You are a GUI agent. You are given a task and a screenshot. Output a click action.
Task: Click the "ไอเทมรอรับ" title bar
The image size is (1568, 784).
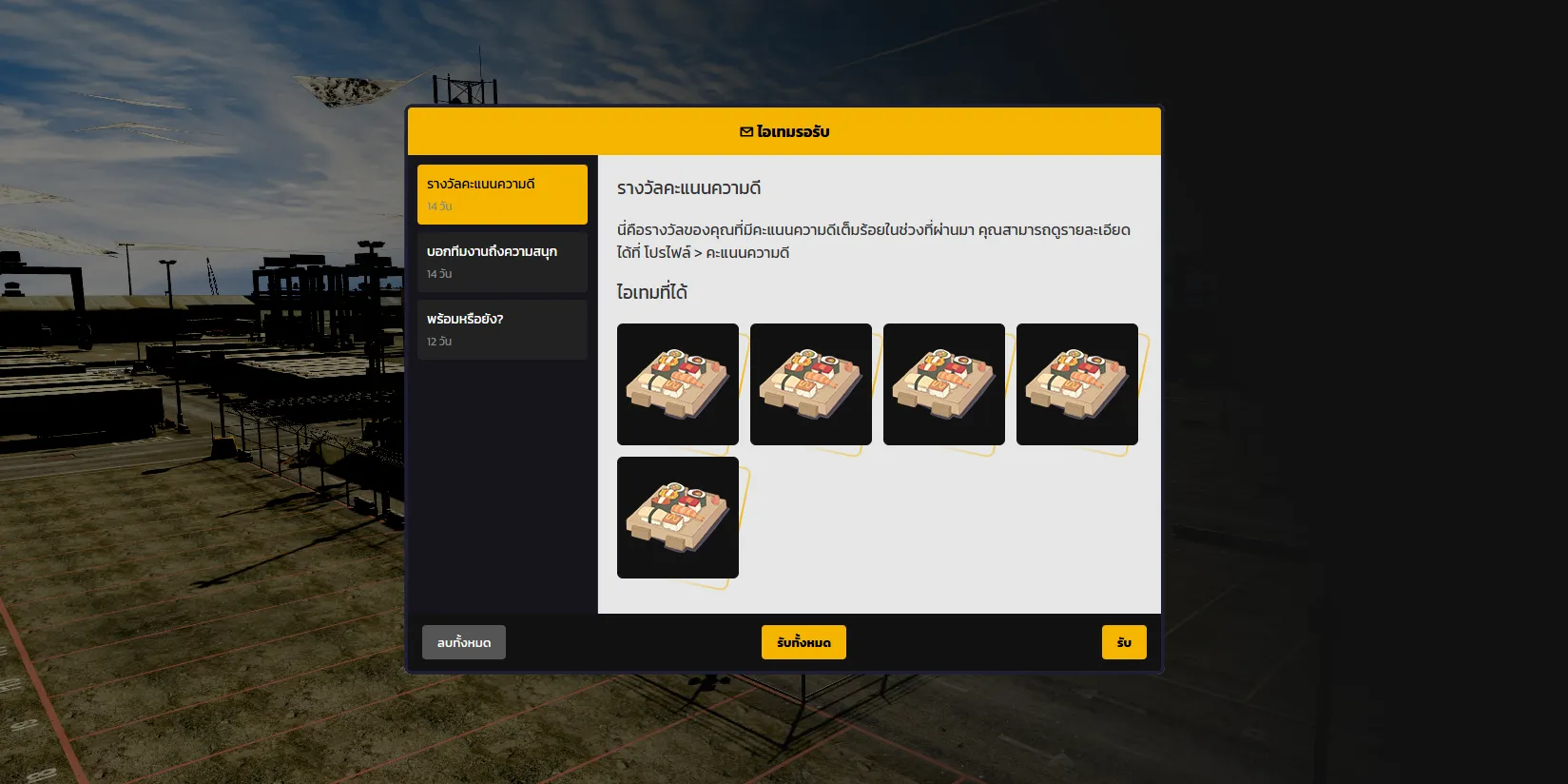784,130
